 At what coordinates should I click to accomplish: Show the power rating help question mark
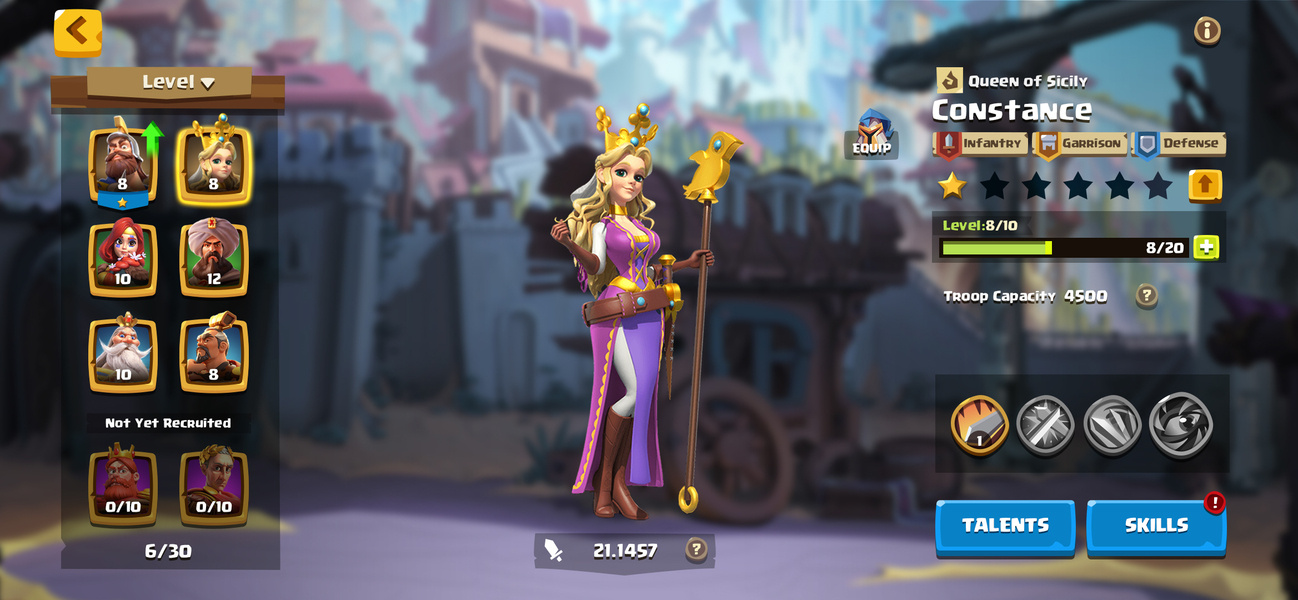pos(696,550)
